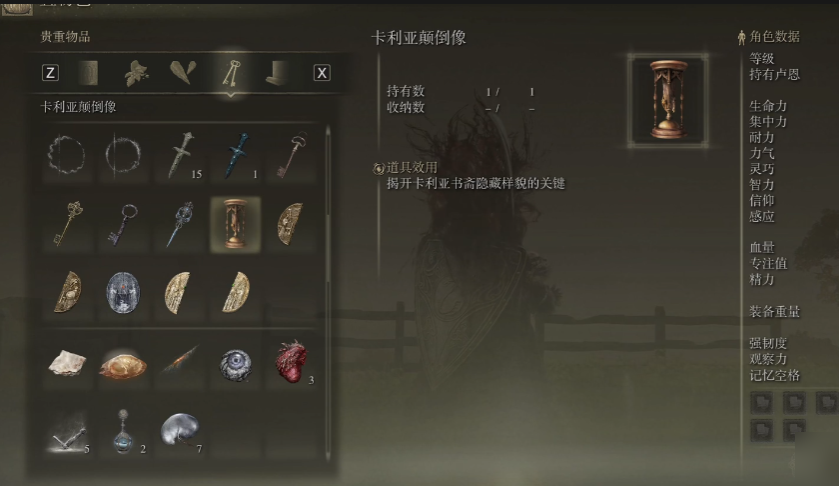
Task: Switch to the feather-icon tab
Action: (183, 72)
